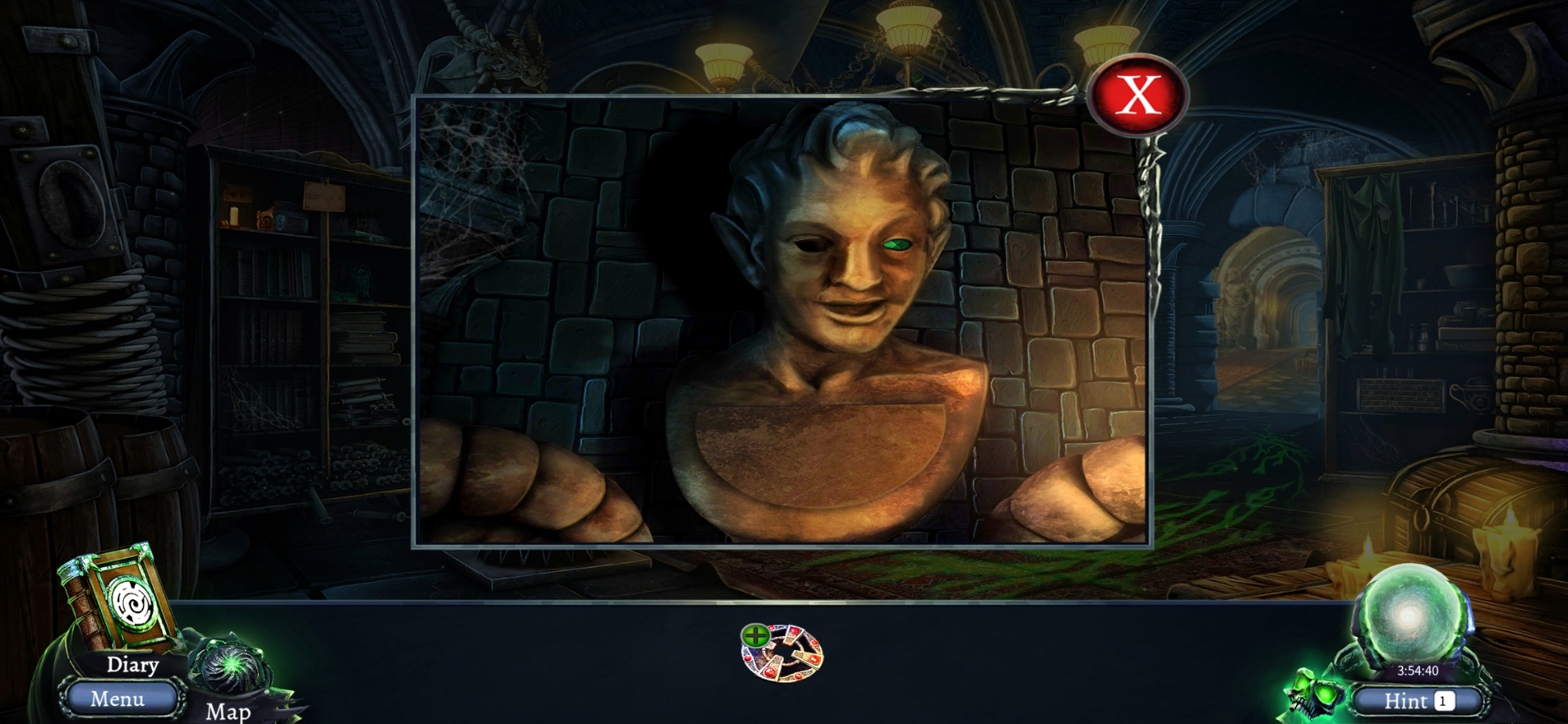The image size is (1568, 724).
Task: Click the green plus on the inventory item
Action: [756, 635]
